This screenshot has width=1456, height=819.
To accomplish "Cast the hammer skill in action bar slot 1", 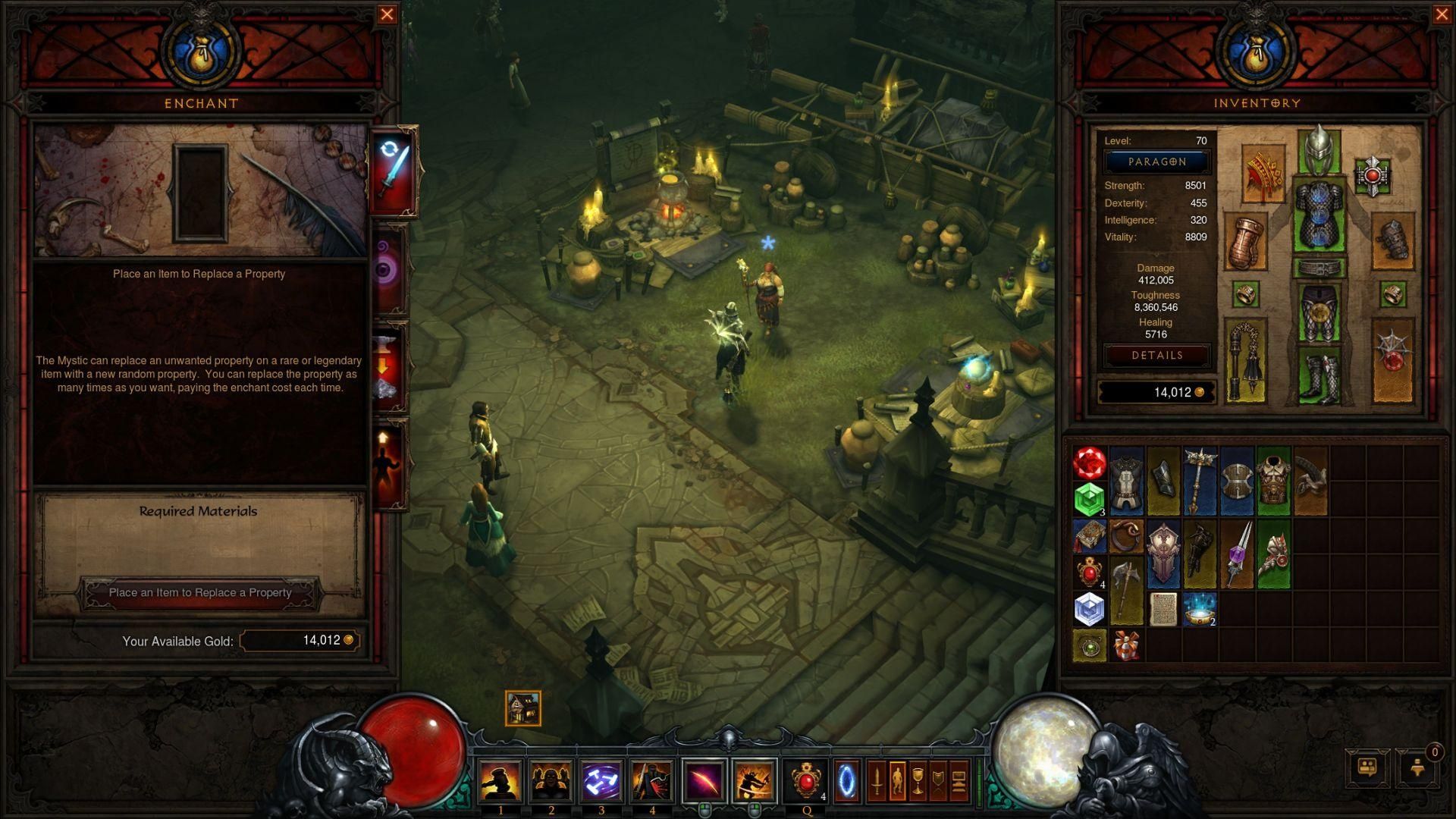I will 501,780.
